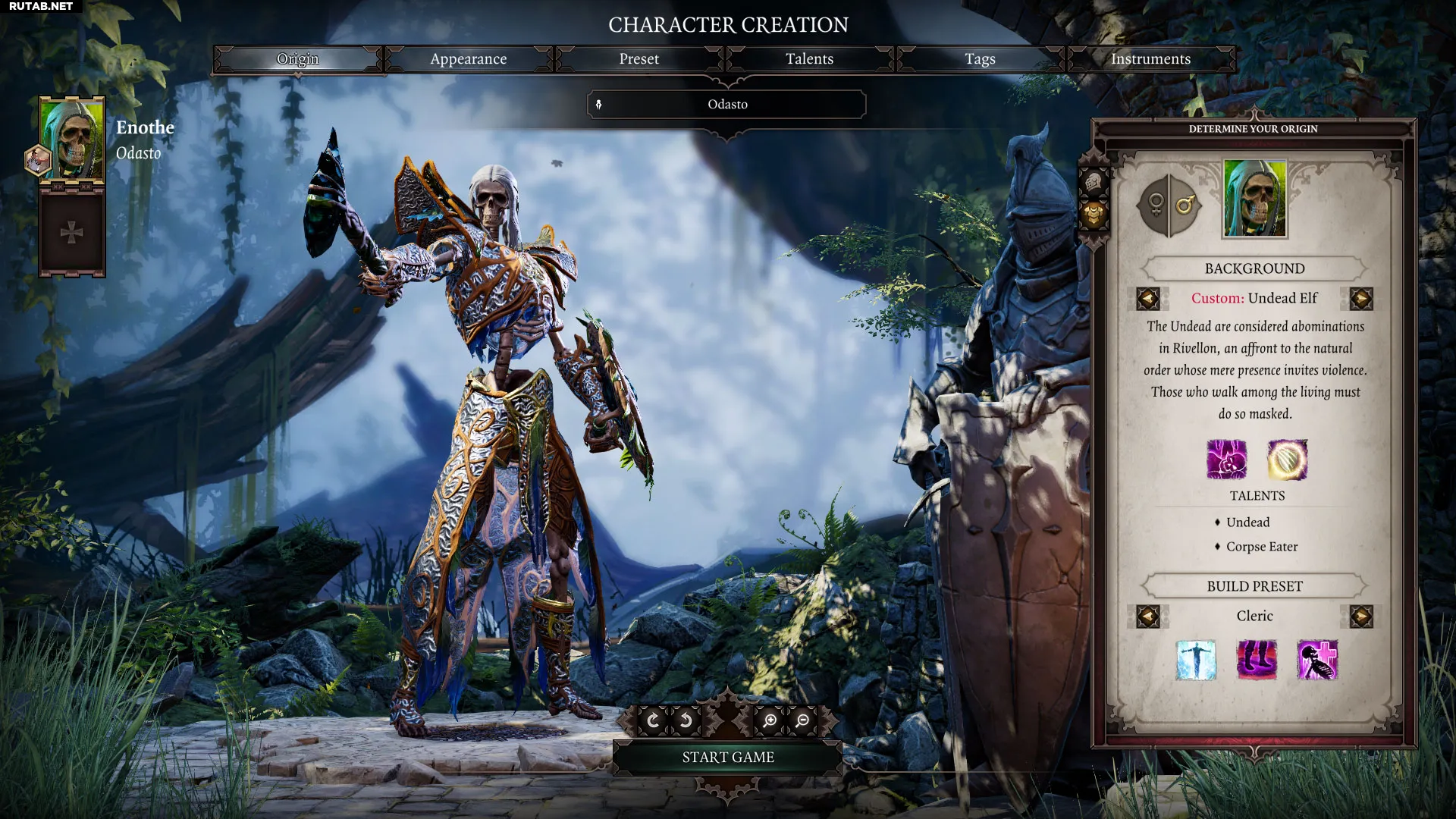Go to the Talents tab
The image size is (1456, 819).
(x=809, y=59)
